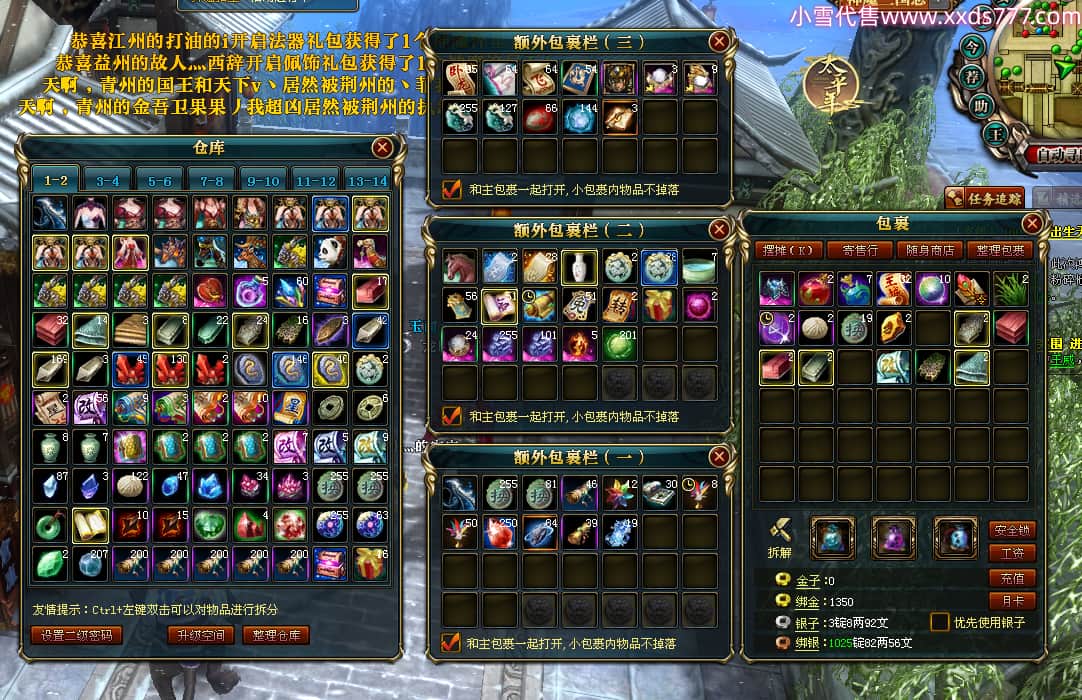Viewport: 1082px width, 700px height.
Task: Select the white porcelain vase in 额外包裹栏 (二)
Action: click(579, 266)
